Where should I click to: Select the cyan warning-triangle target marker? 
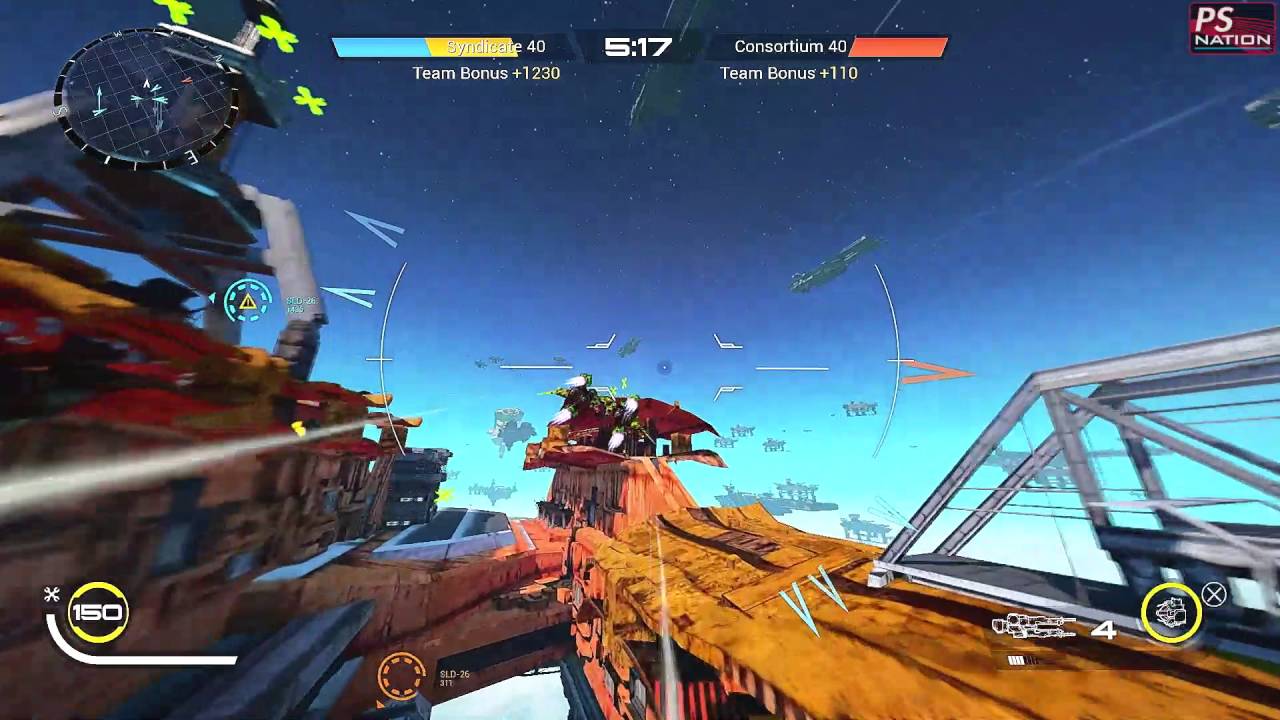point(248,300)
